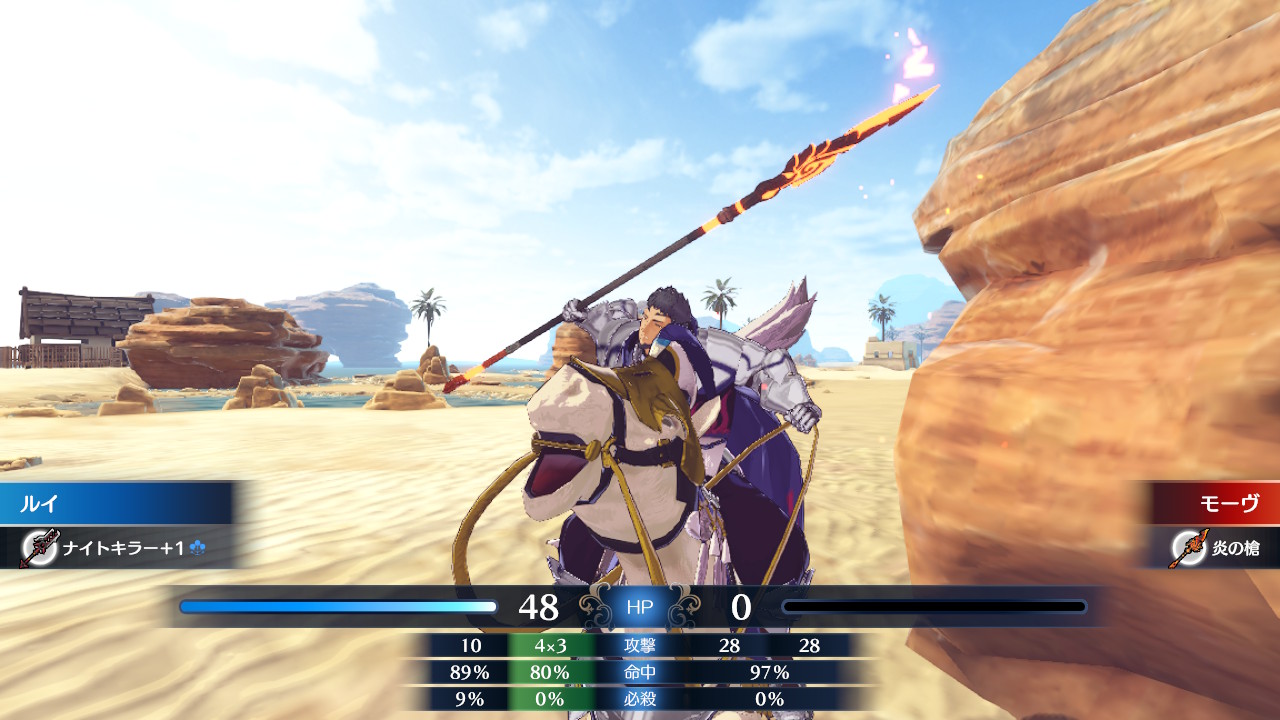Select the ナイトキラー+1 weapon icon

click(39, 548)
